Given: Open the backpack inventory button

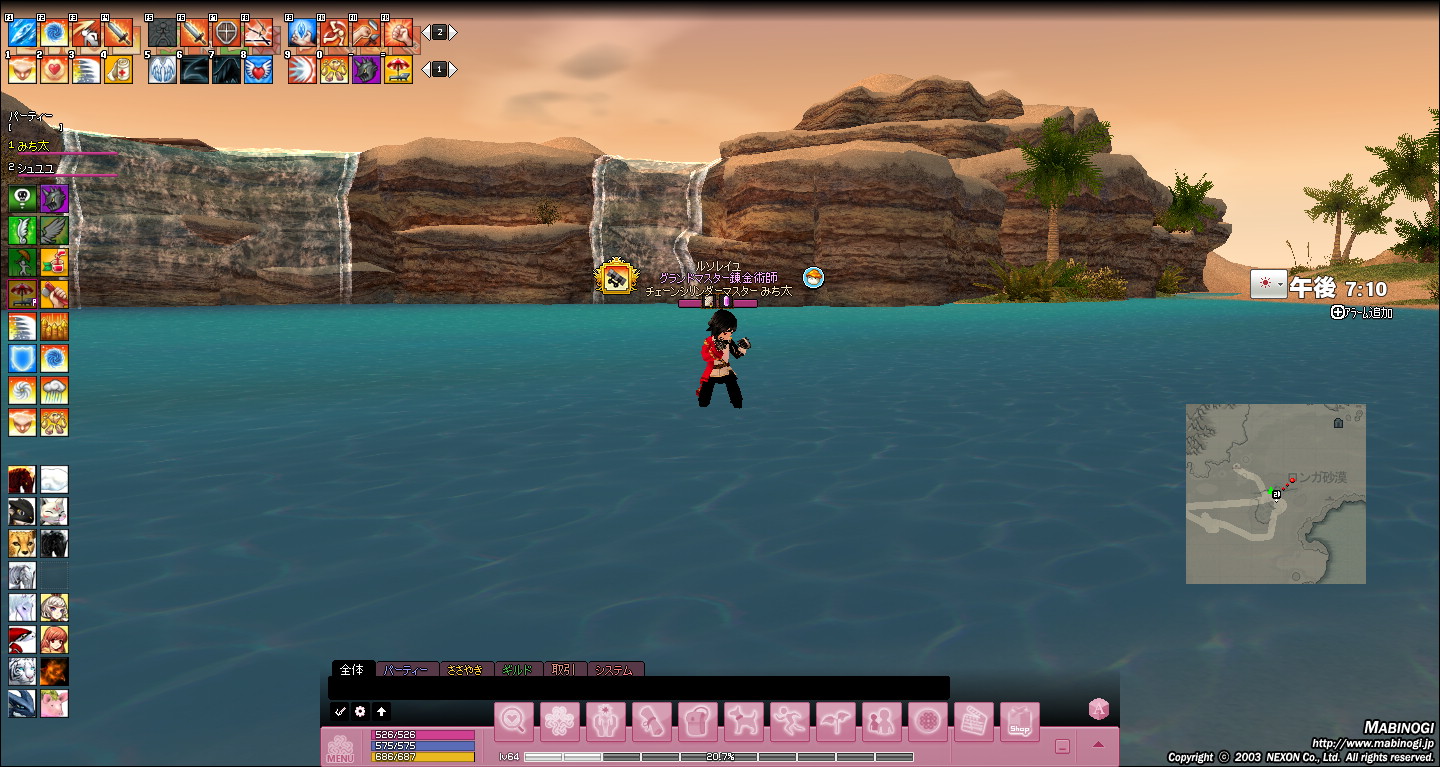Looking at the screenshot, I should pos(698,722).
